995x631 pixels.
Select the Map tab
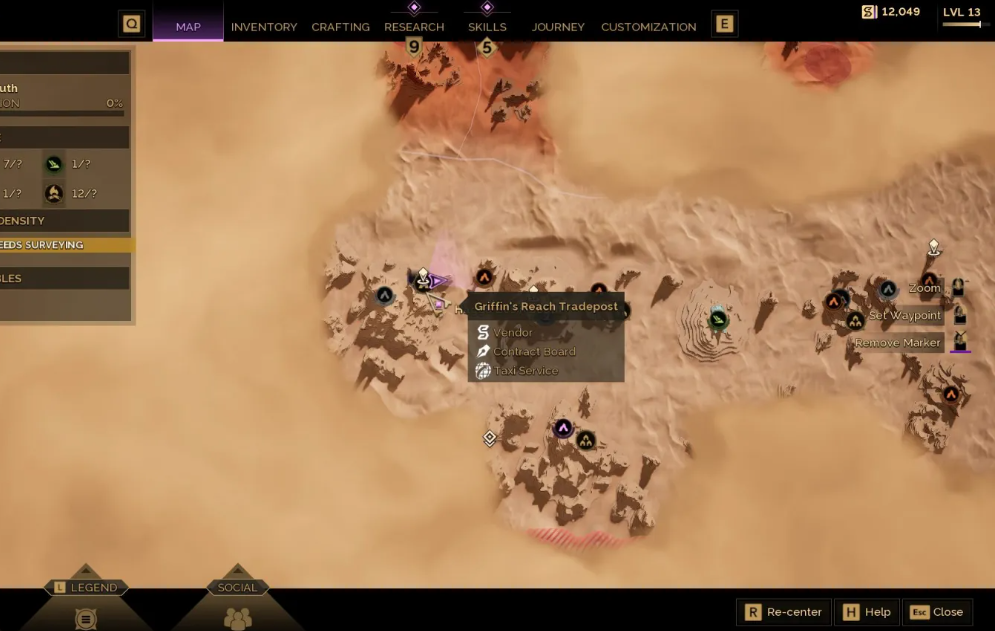click(188, 27)
